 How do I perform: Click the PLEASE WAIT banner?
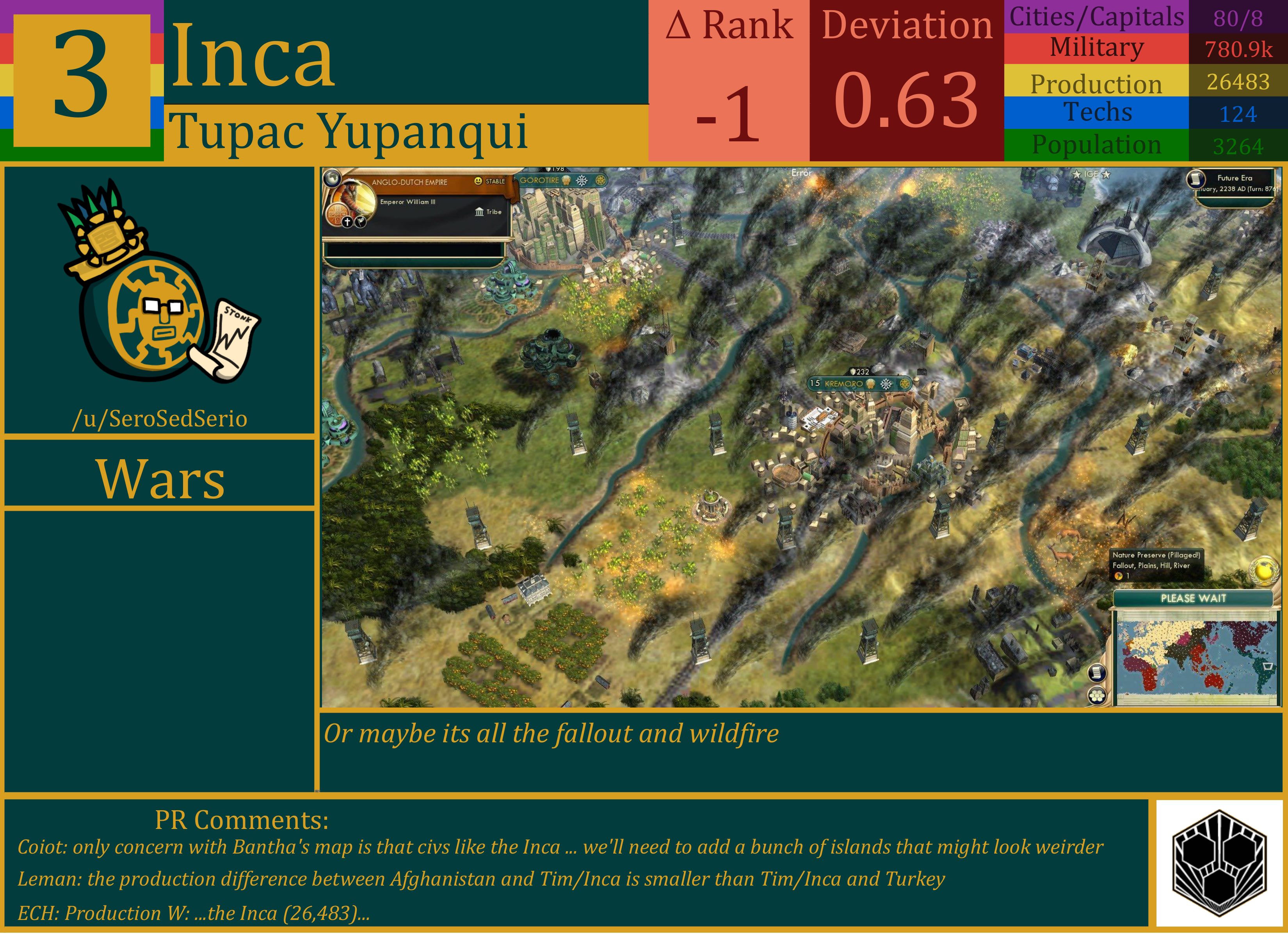tap(1194, 598)
